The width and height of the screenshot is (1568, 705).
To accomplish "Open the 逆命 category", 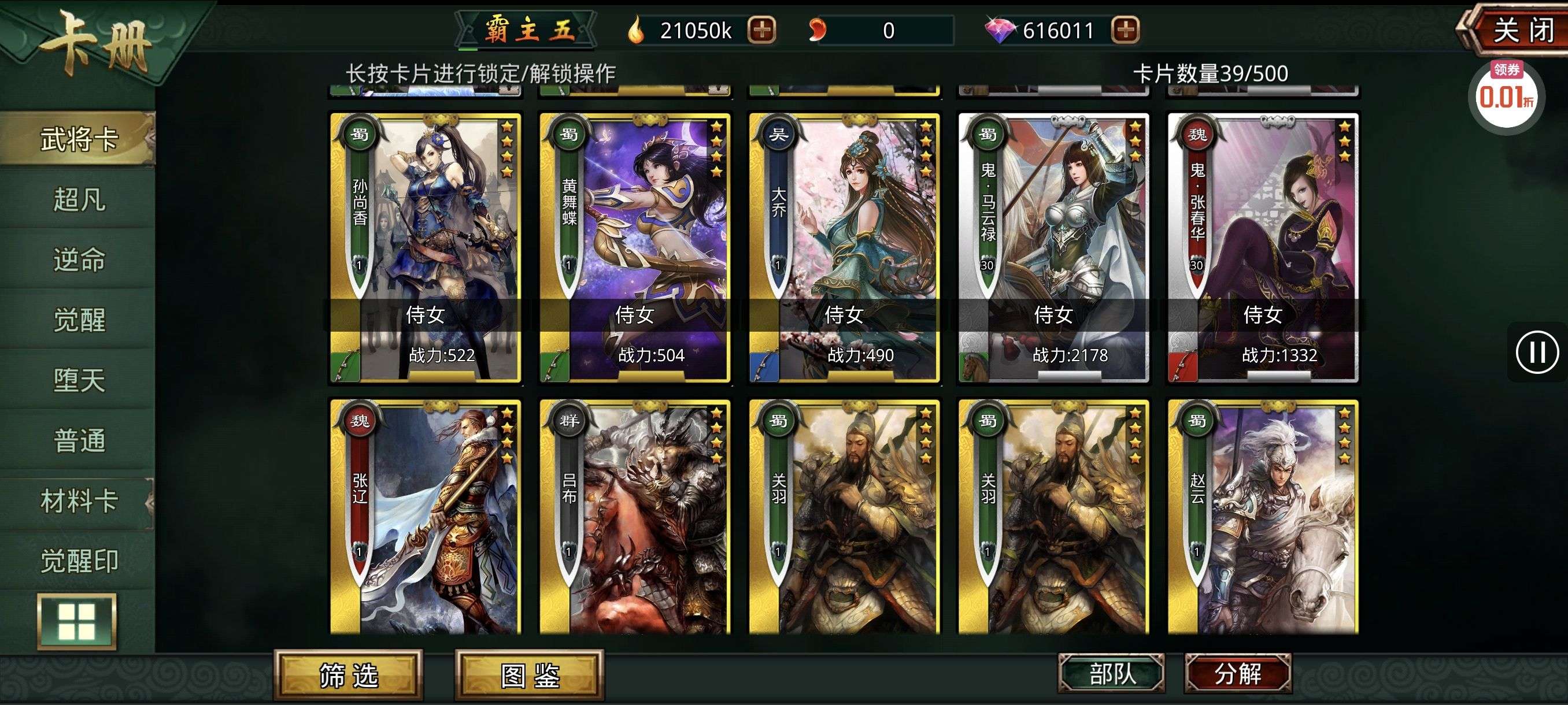I will pos(79,259).
